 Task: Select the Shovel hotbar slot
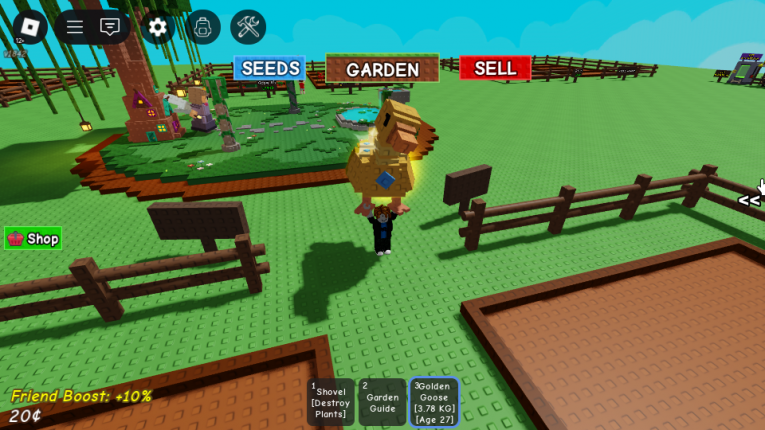point(331,402)
